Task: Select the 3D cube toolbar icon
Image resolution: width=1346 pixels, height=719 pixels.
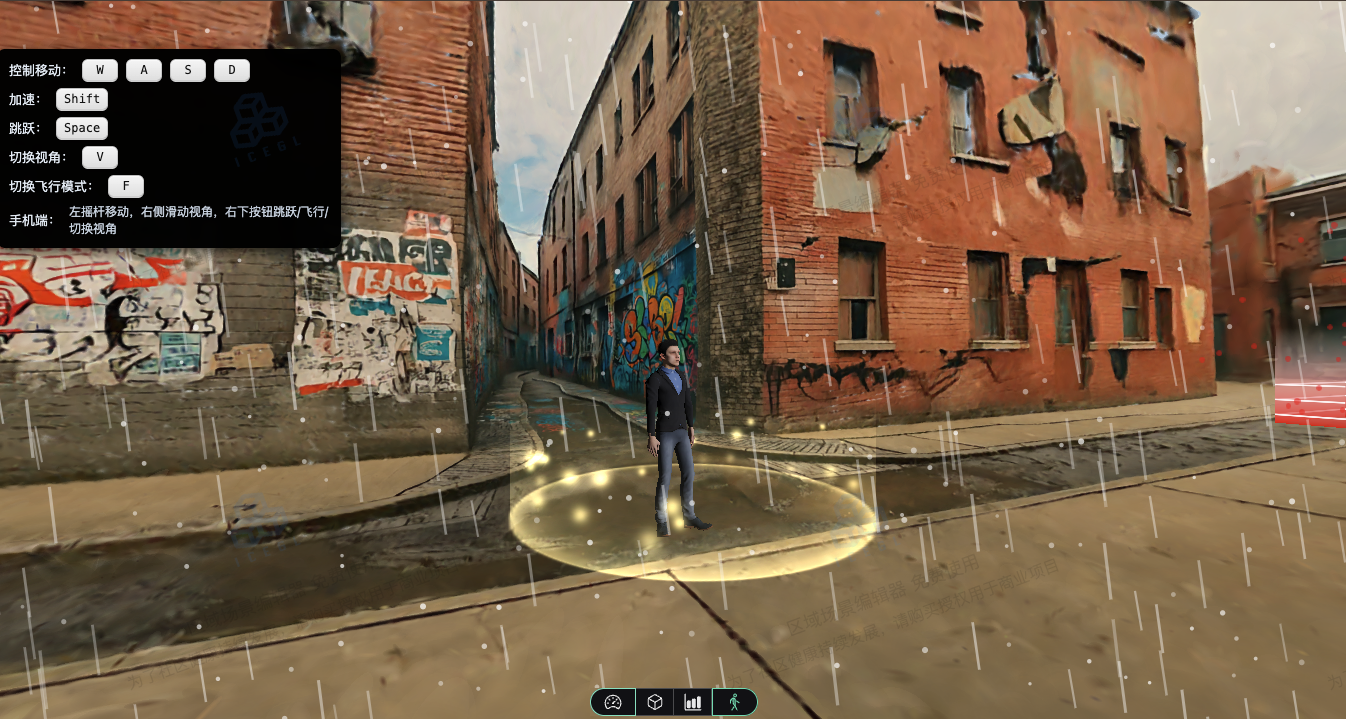Action: 654,702
